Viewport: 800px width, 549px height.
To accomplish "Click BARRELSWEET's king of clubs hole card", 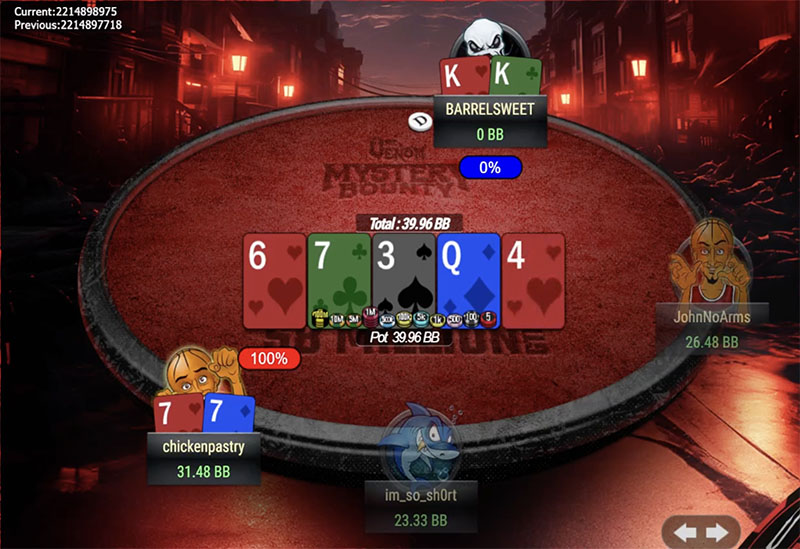I will click(x=515, y=76).
